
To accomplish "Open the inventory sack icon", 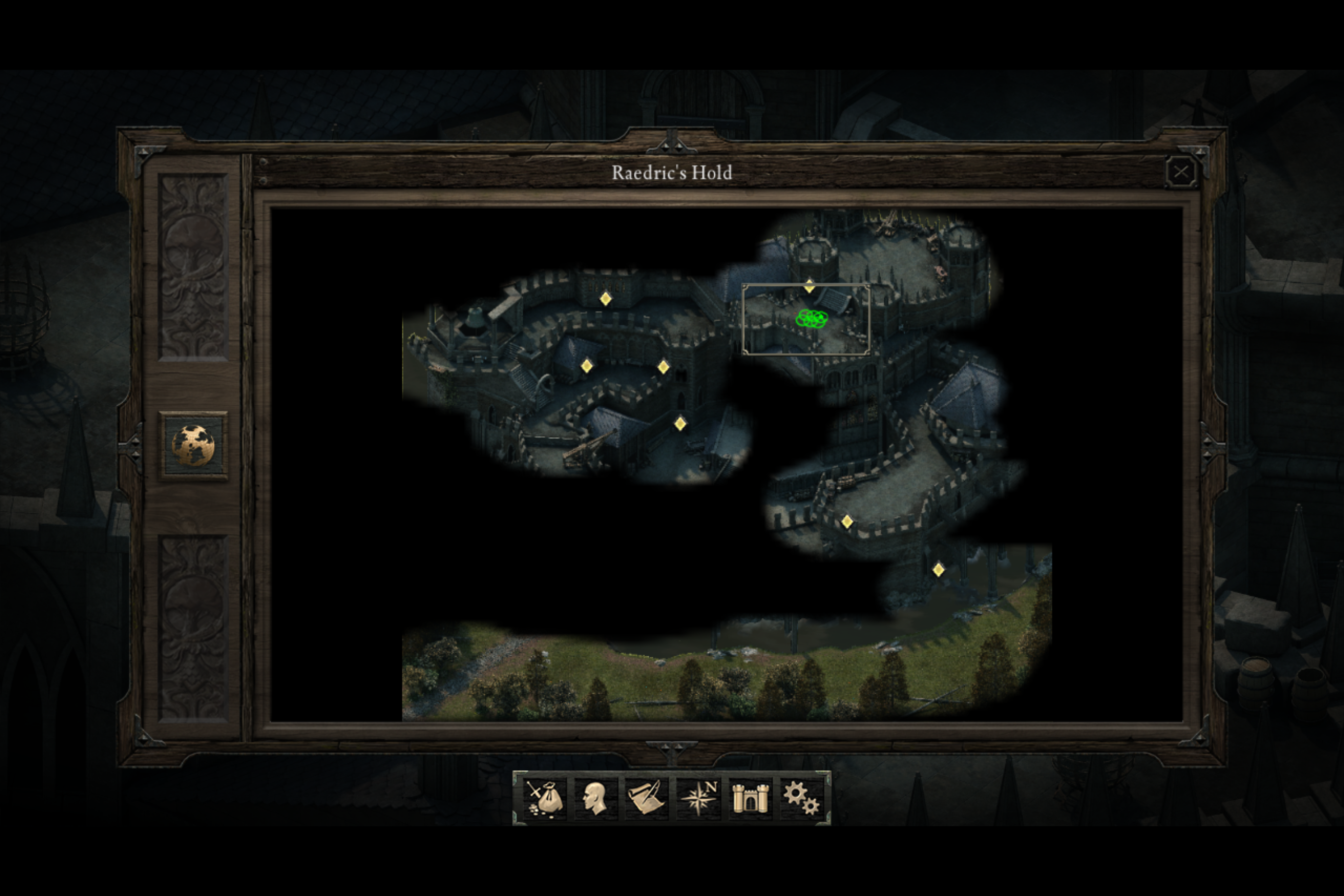I will [545, 798].
